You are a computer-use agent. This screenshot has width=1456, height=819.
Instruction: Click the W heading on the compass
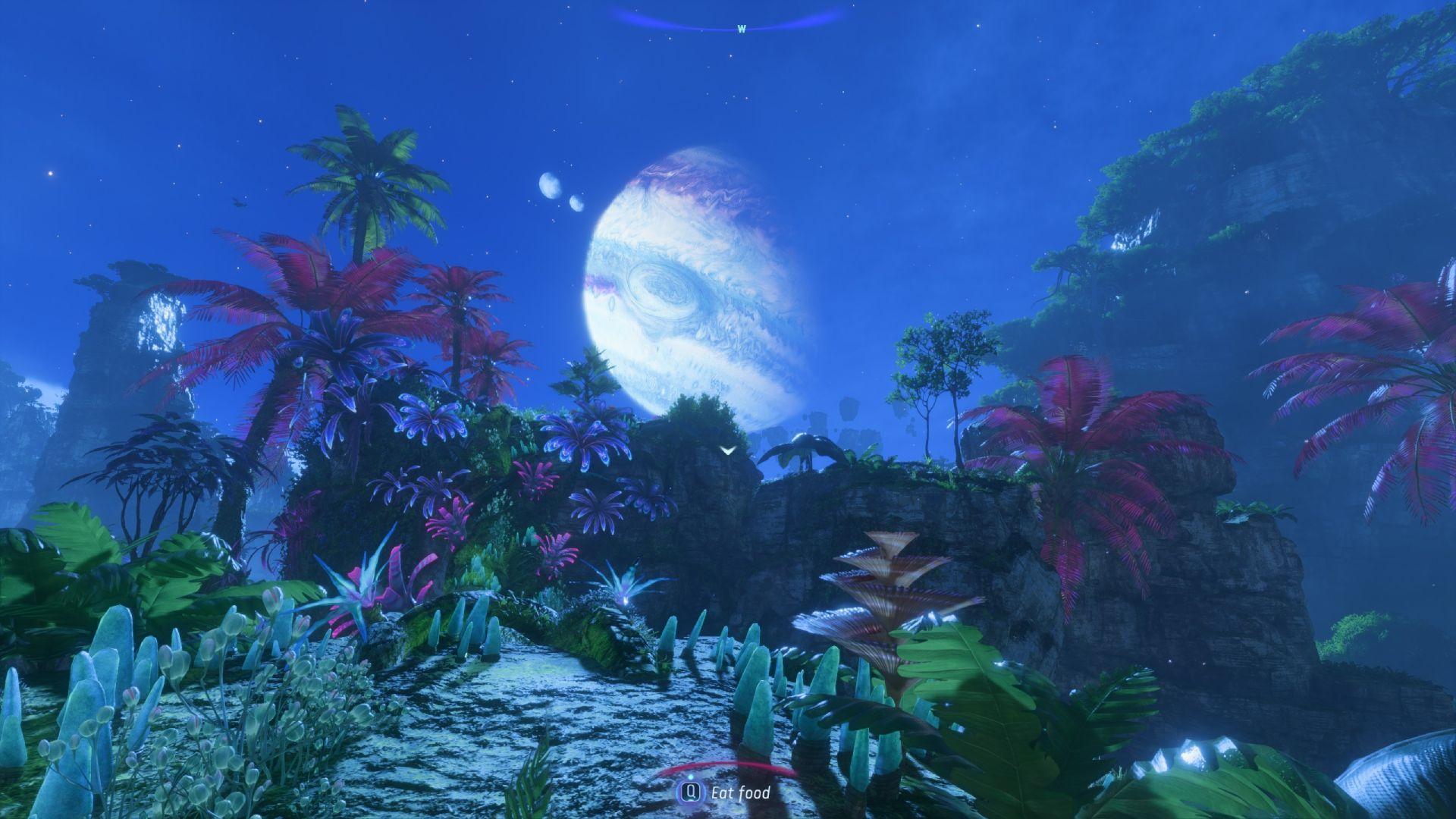742,30
